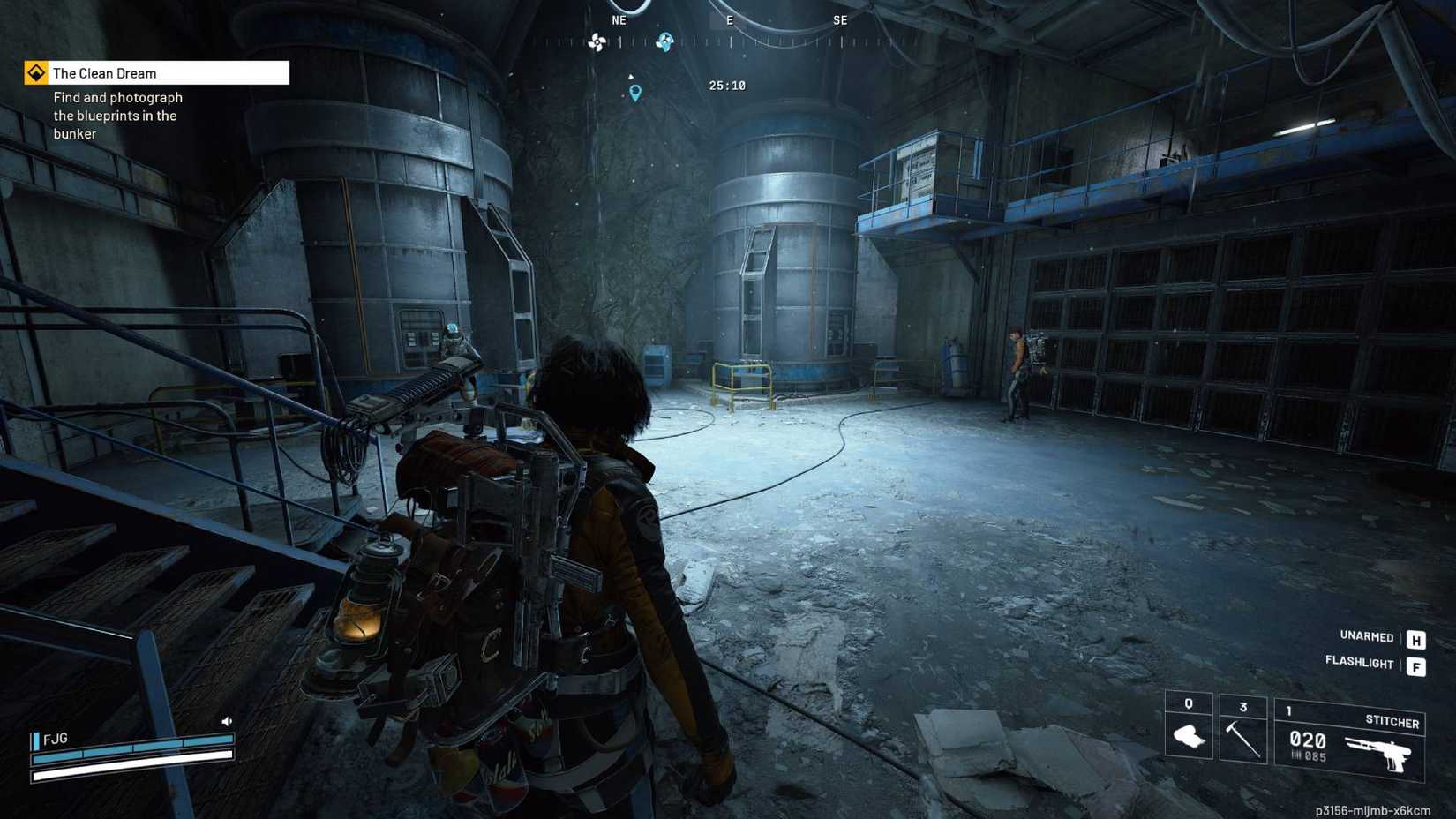
Task: Click the H keybind icon next to UNARMED
Action: (1416, 637)
